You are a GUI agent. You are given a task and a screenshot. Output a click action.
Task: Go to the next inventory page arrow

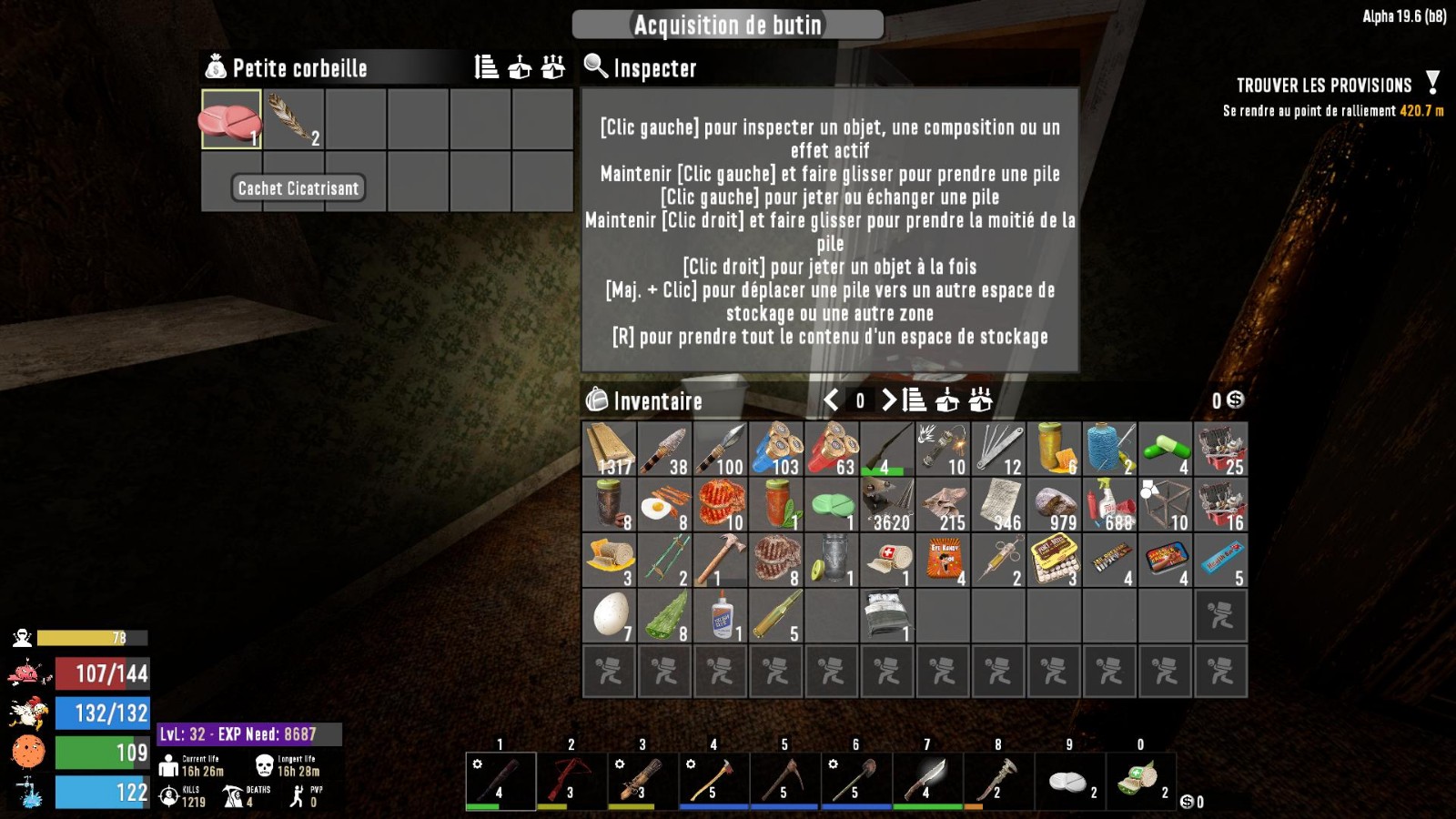tap(889, 399)
